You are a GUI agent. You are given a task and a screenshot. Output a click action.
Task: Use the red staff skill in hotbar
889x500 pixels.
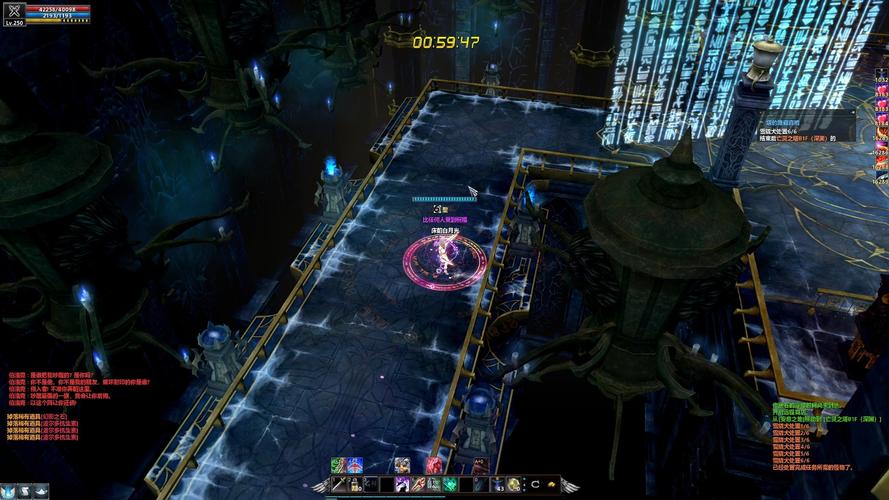417,484
